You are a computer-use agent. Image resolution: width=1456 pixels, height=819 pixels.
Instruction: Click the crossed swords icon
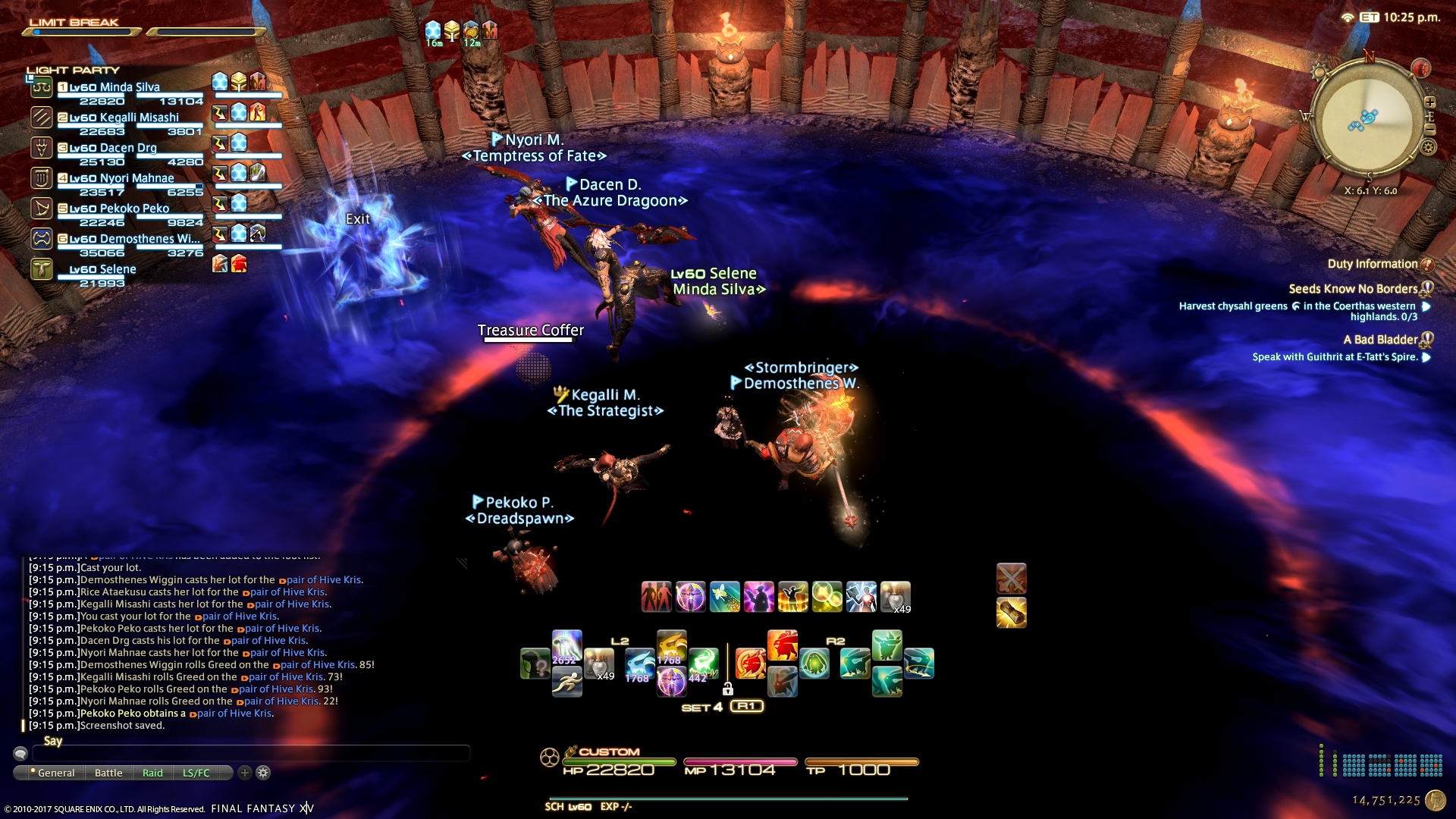[x=1011, y=579]
